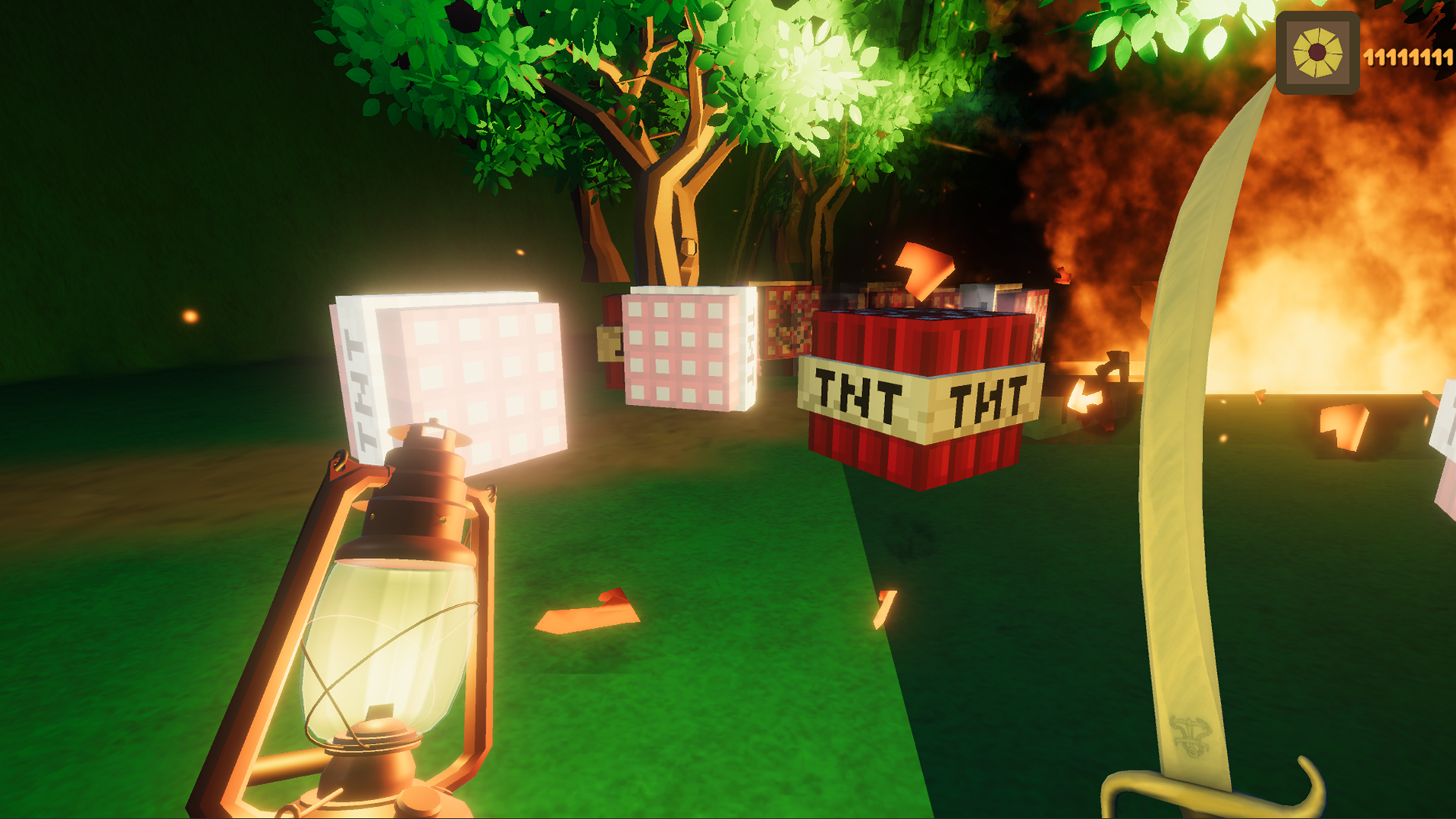1456x819 pixels.
Task: Click the TNT label on the right block face
Action: (986, 398)
